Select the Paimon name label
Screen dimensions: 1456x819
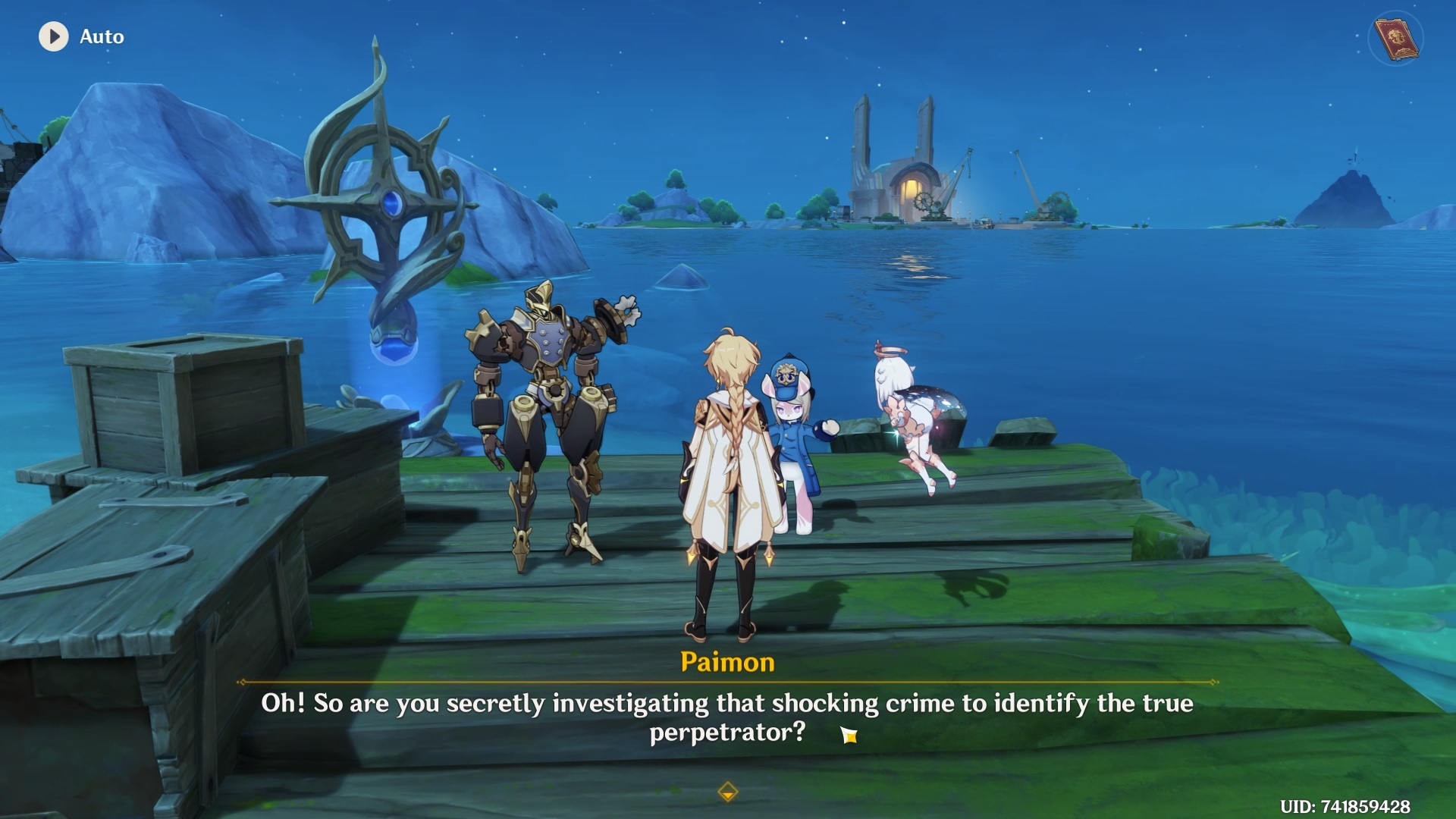coord(726,661)
